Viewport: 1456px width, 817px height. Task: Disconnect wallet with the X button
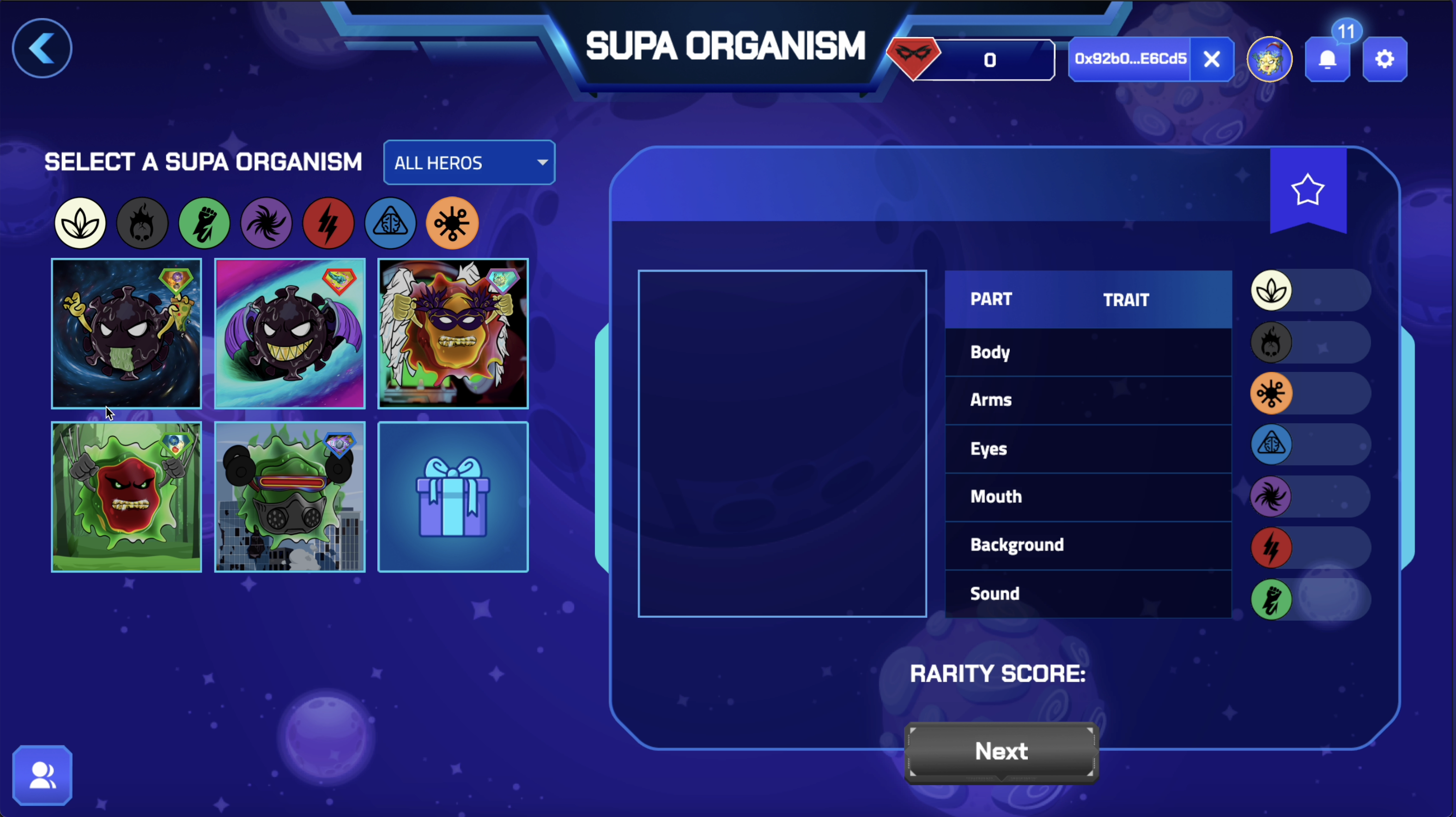pyautogui.click(x=1211, y=59)
